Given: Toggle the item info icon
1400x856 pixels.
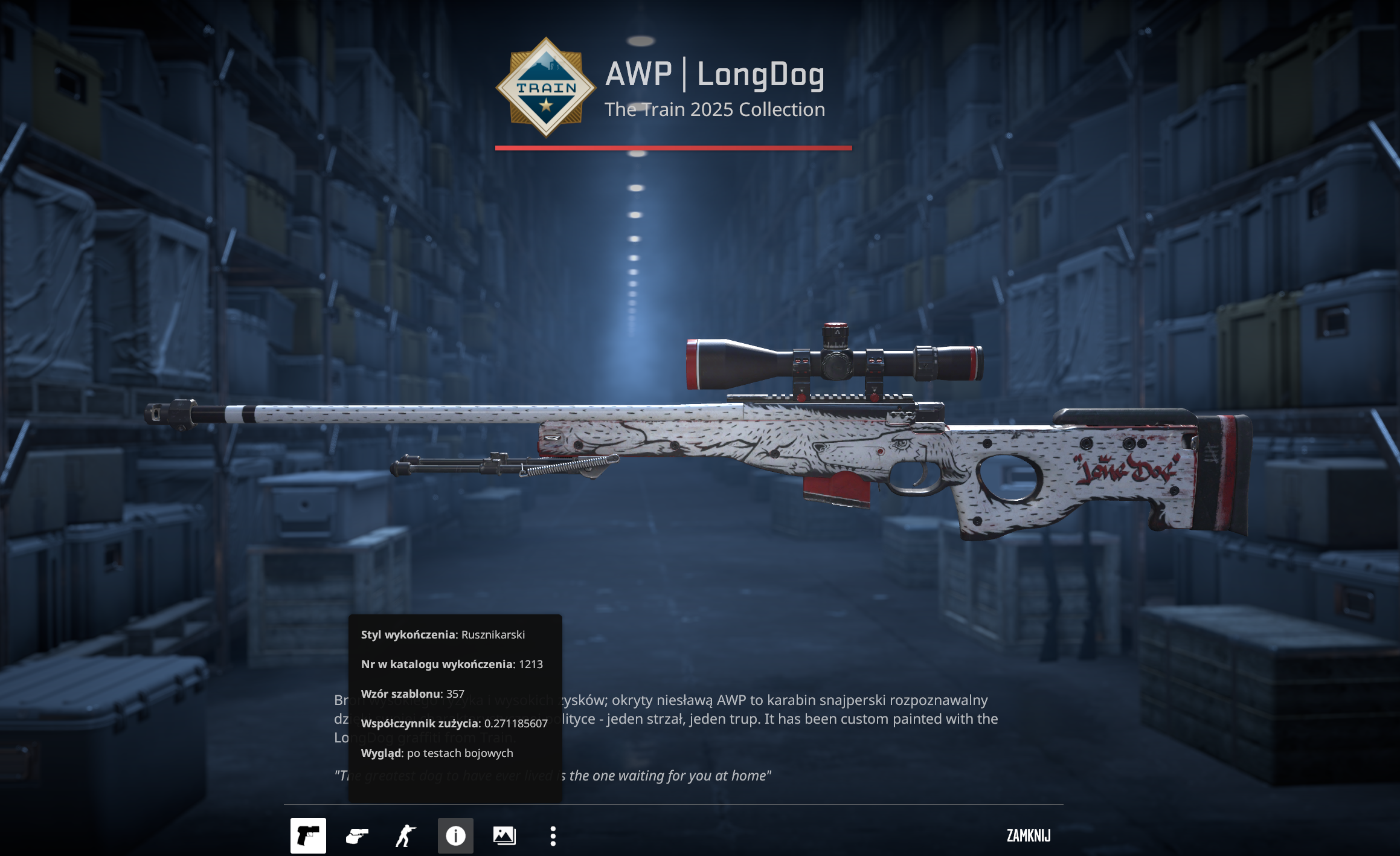Looking at the screenshot, I should (x=455, y=835).
